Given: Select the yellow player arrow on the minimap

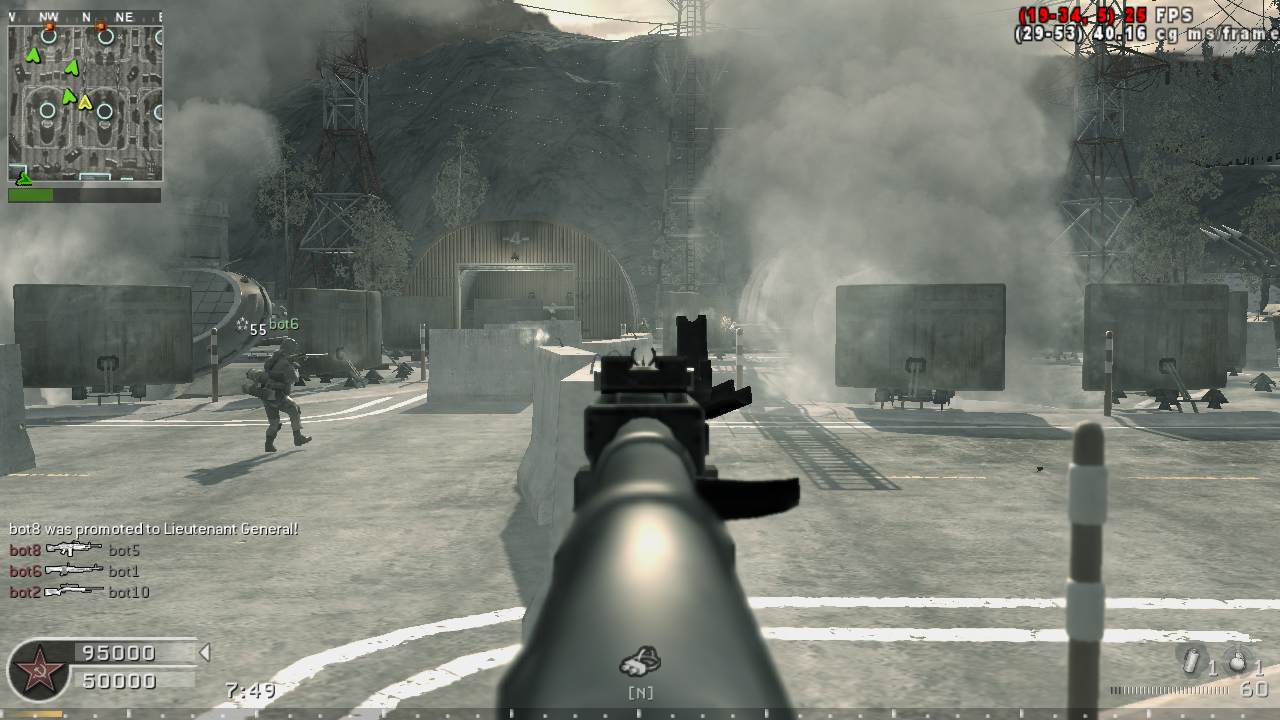Looking at the screenshot, I should [85, 102].
